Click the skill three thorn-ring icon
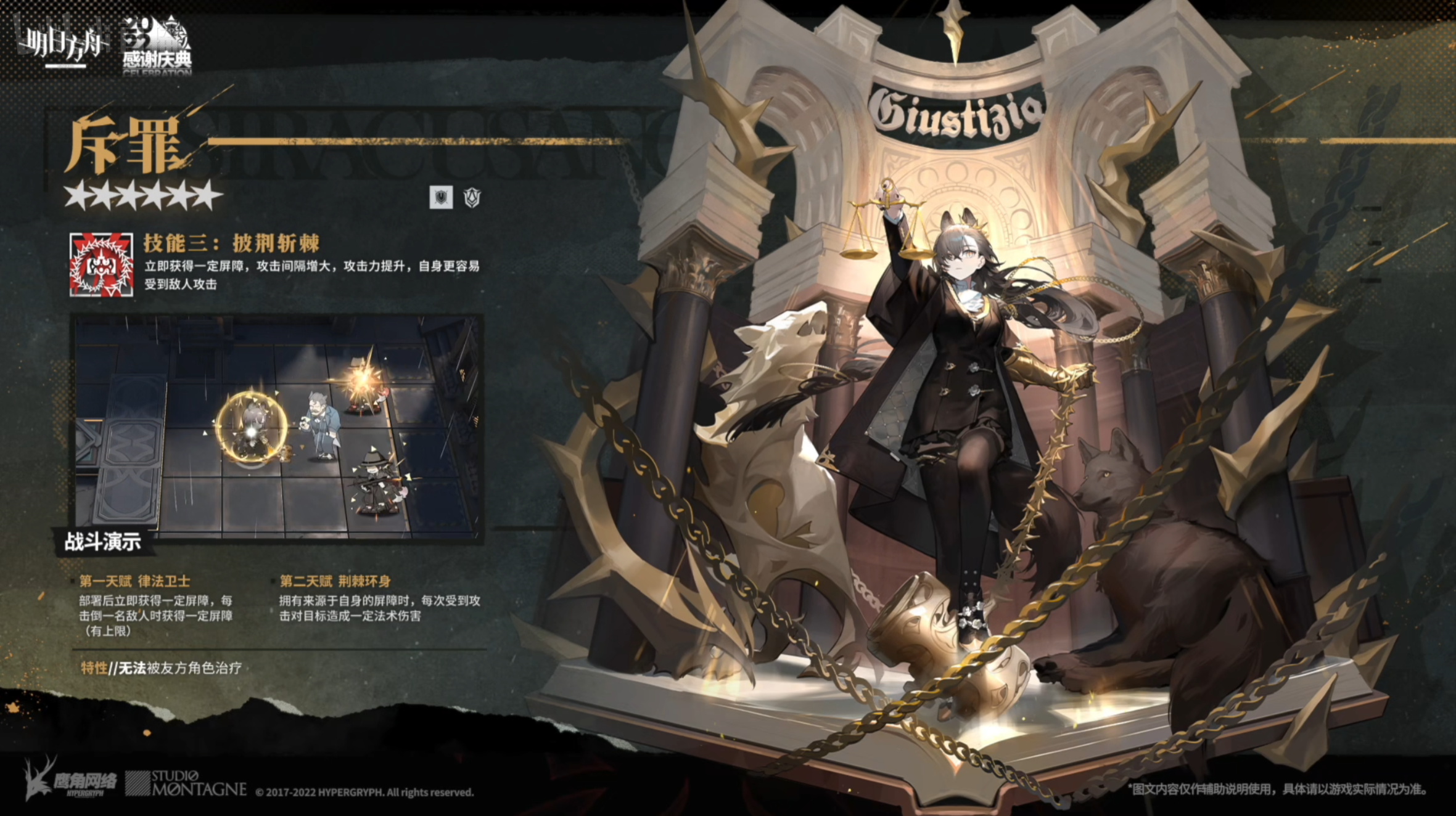This screenshot has height=816, width=1456. tap(101, 265)
